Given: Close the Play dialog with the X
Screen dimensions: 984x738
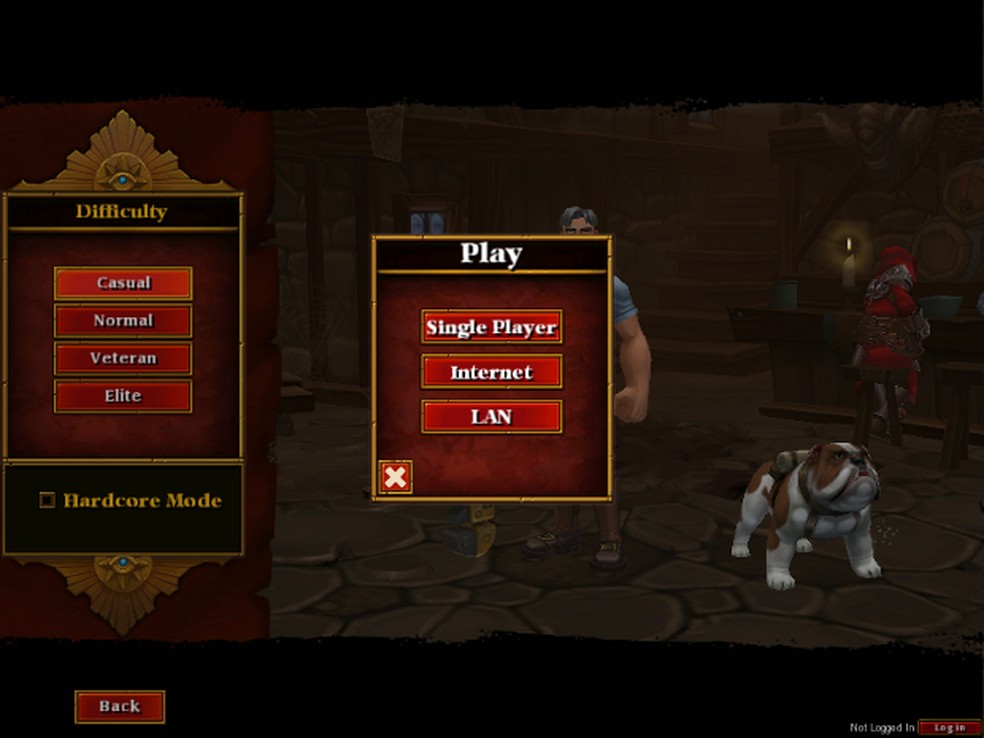Looking at the screenshot, I should tap(395, 477).
